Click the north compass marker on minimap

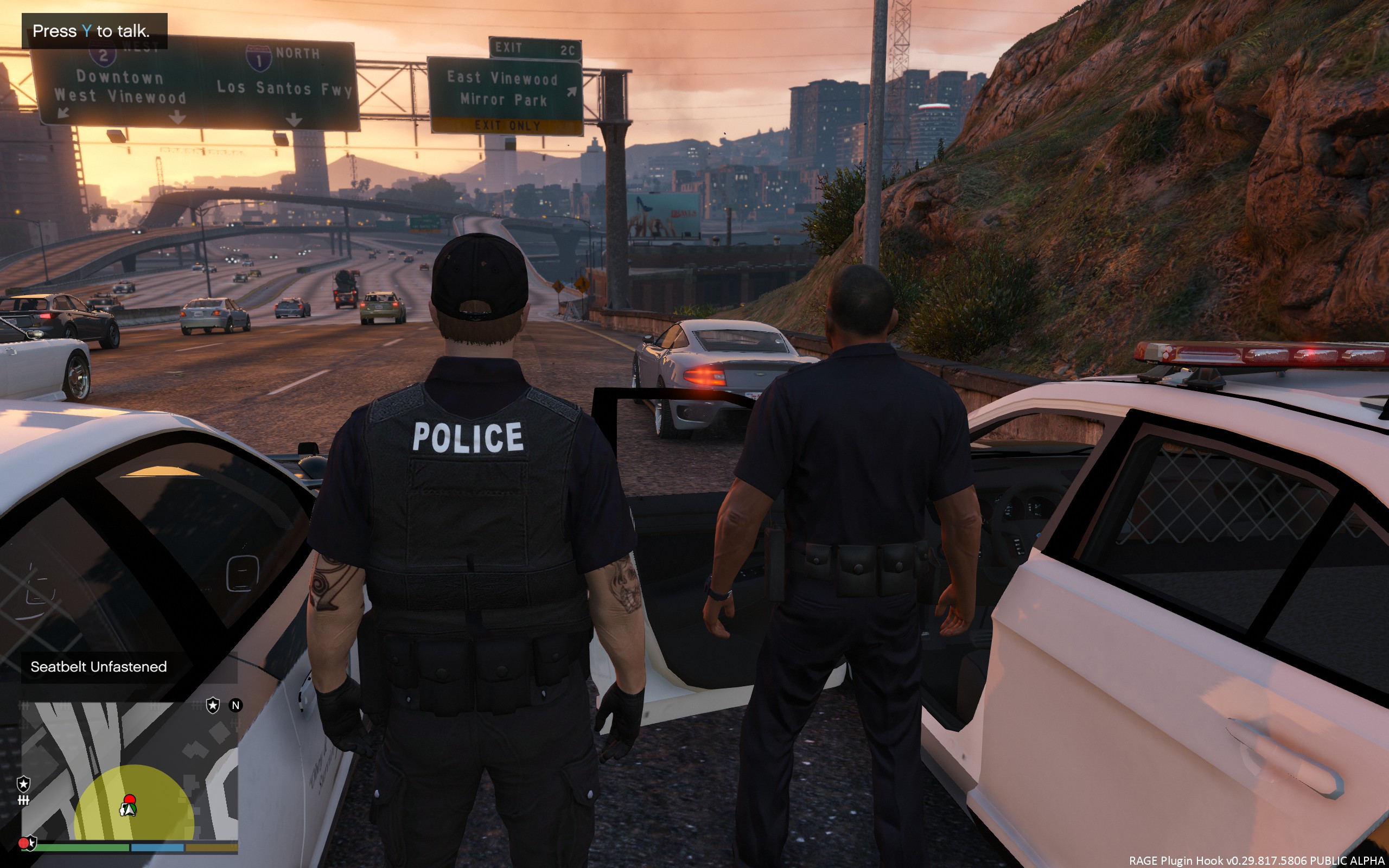pos(235,706)
